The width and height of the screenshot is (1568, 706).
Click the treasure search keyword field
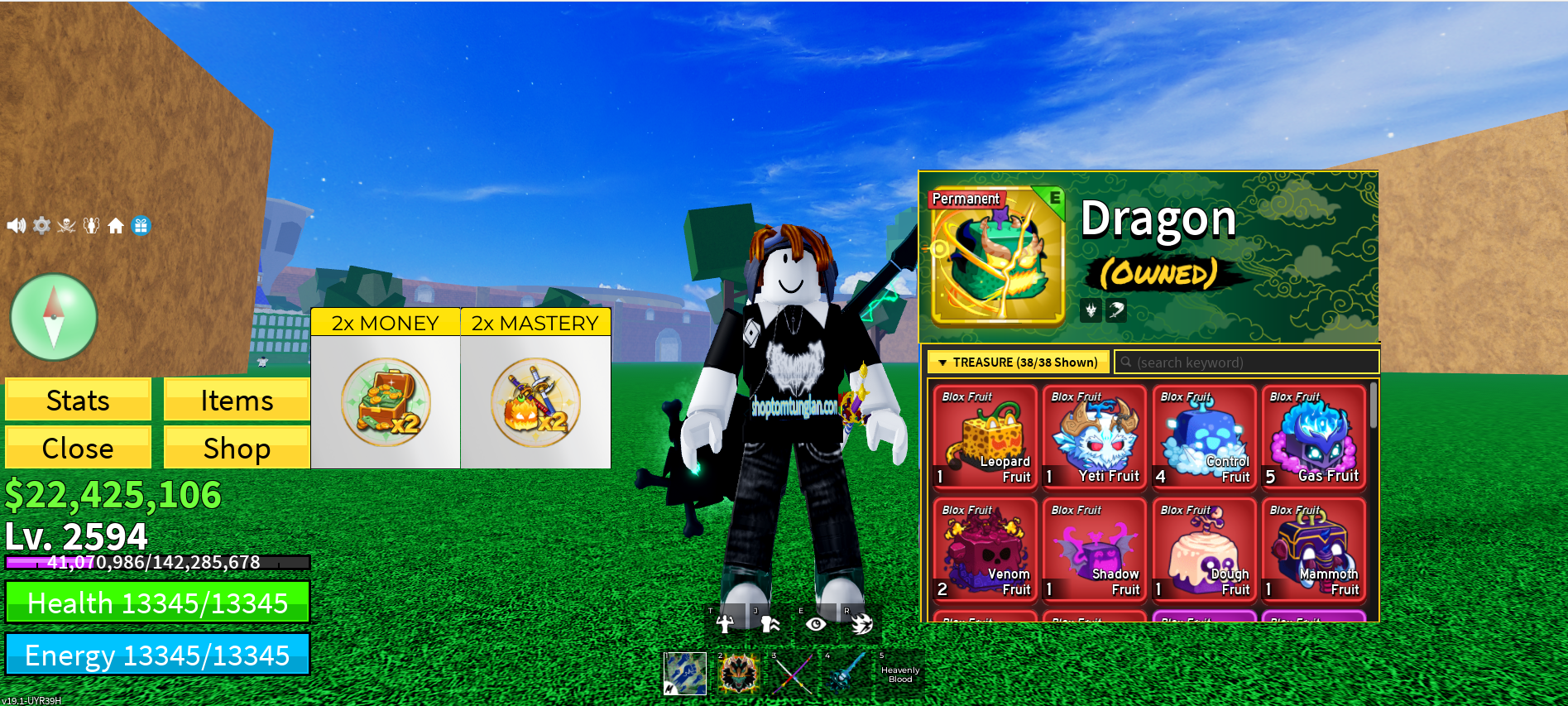1245,362
